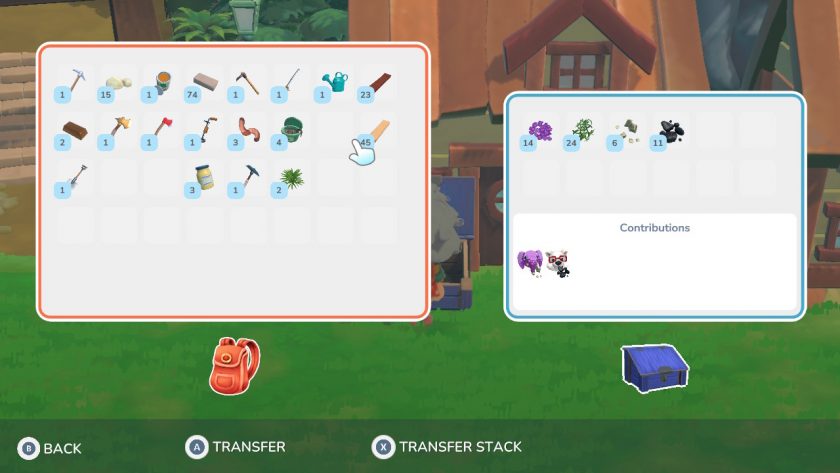
Task: Select the purple flowers stack in chest
Action: (x=540, y=132)
